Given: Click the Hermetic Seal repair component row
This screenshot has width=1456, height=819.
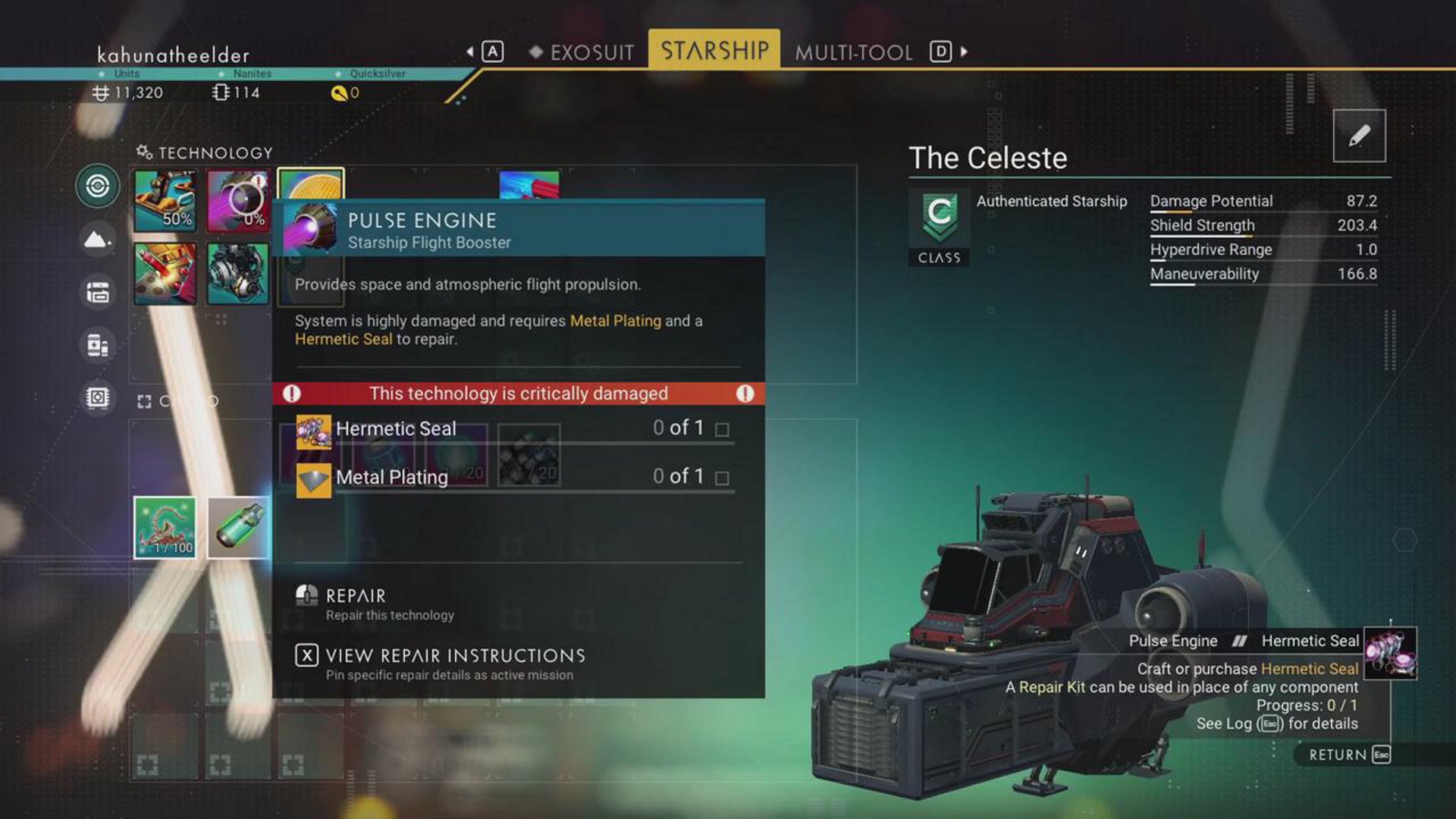Looking at the screenshot, I should point(516,429).
